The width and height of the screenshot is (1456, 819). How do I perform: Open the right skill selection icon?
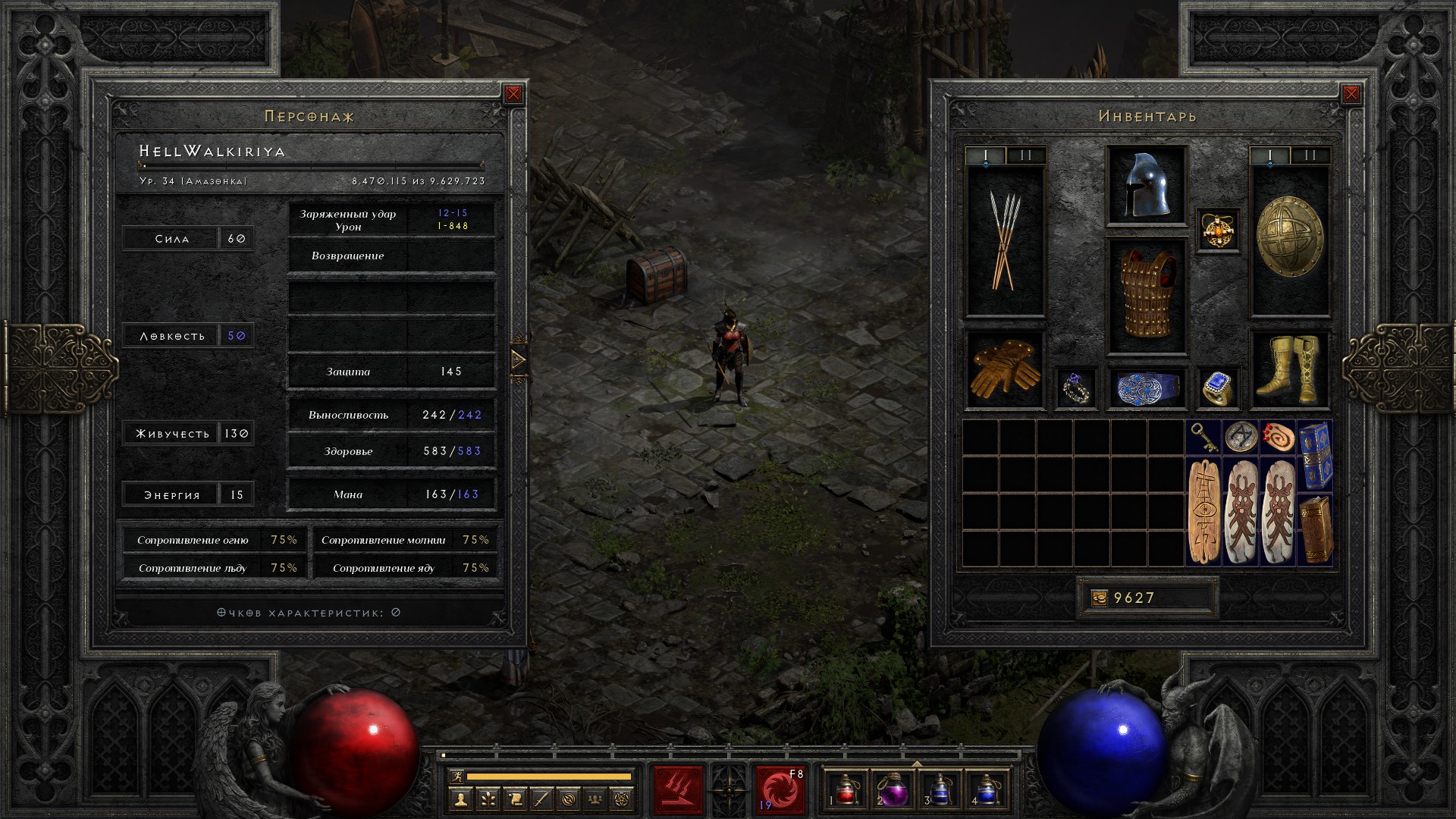pos(780,789)
